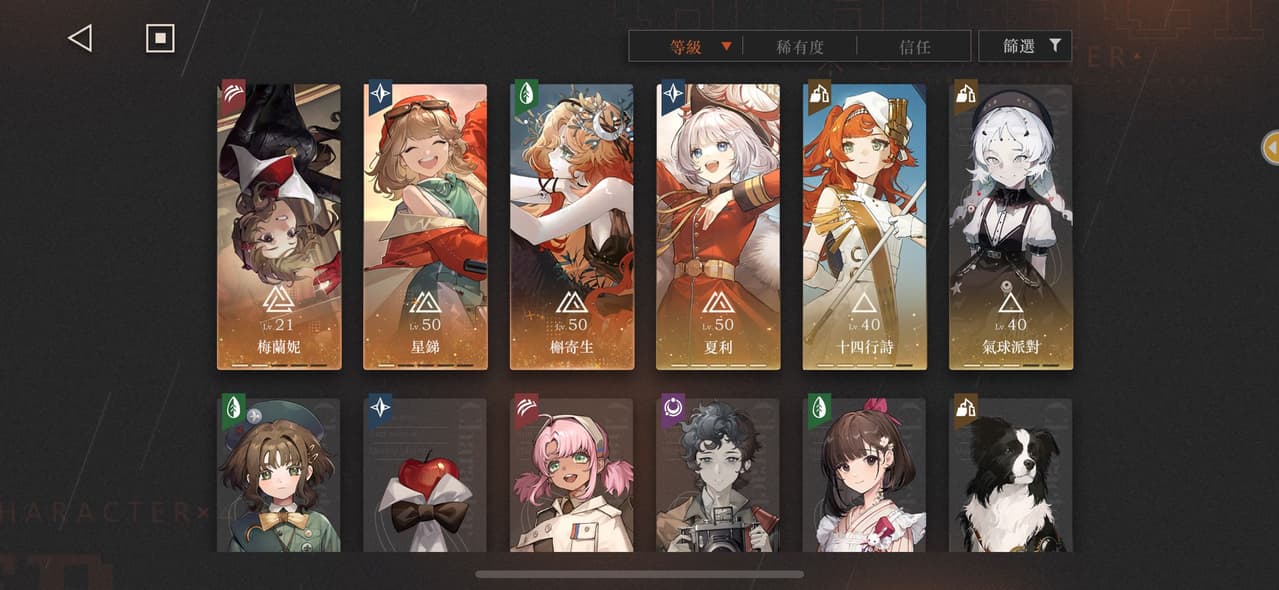Open the 篩選 filter options
The width and height of the screenshot is (1279, 590).
click(1025, 46)
